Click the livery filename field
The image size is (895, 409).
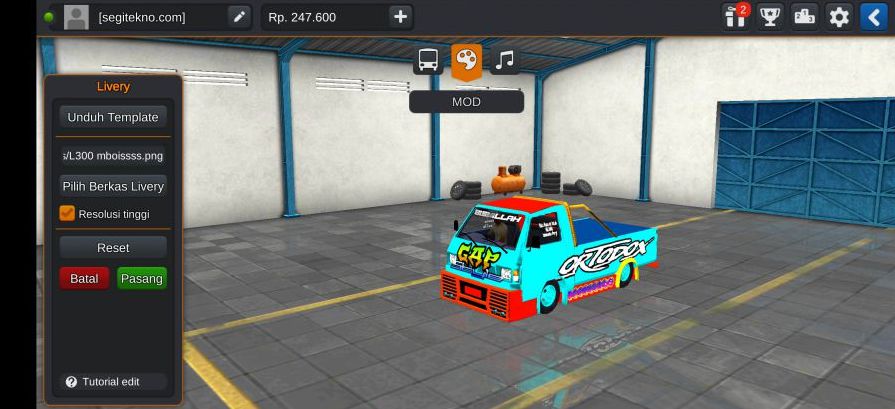click(x=112, y=156)
